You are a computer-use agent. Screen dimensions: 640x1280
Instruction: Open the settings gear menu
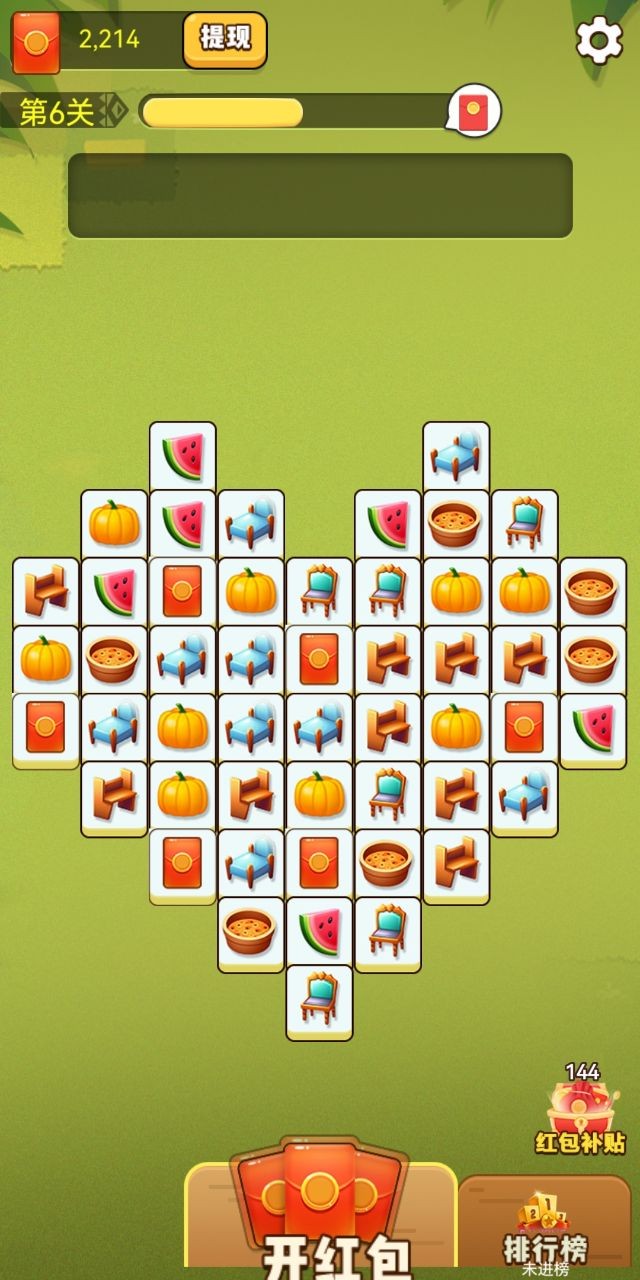click(599, 41)
